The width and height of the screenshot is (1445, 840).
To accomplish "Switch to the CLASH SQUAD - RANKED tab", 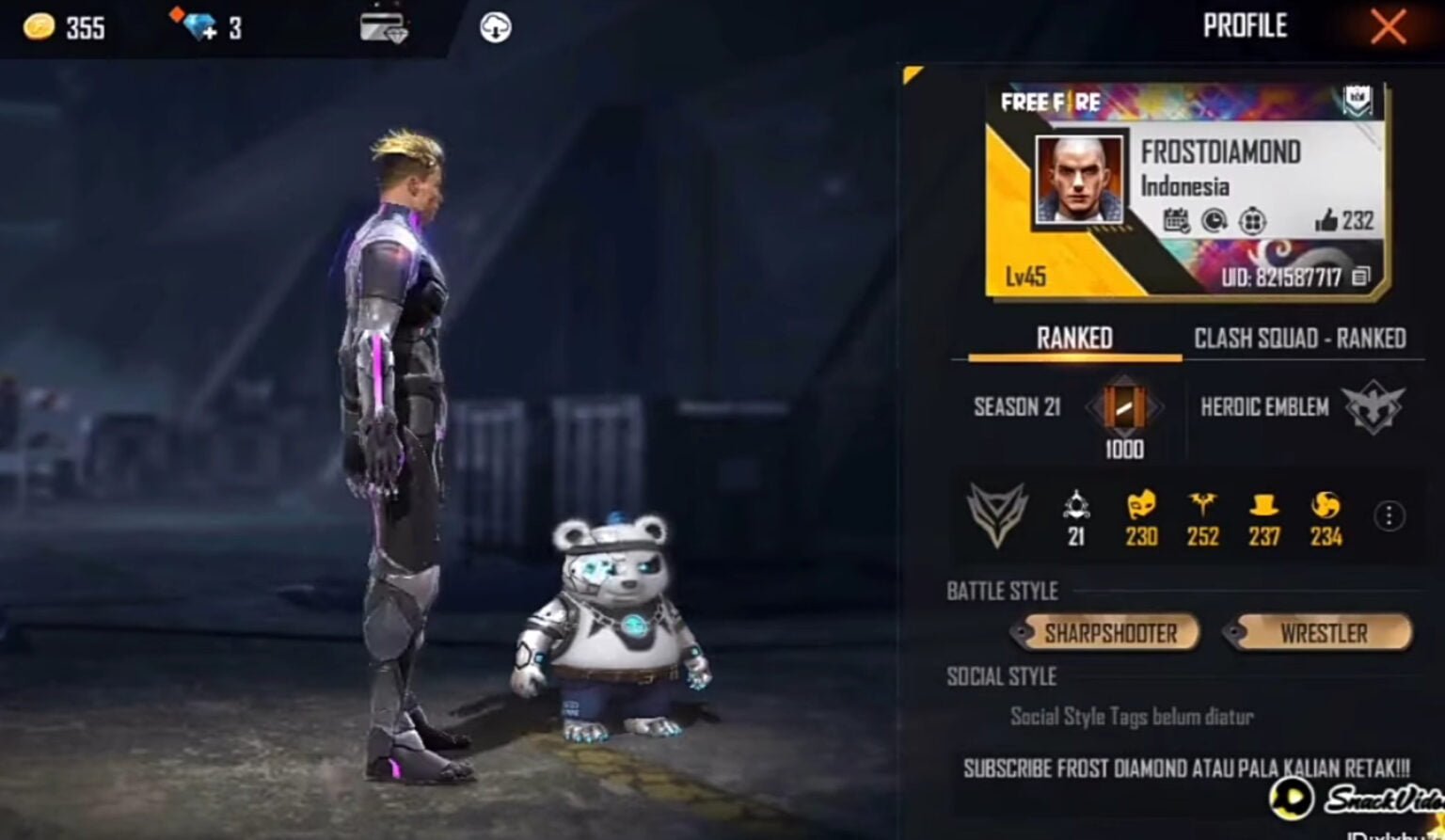I will click(1302, 339).
